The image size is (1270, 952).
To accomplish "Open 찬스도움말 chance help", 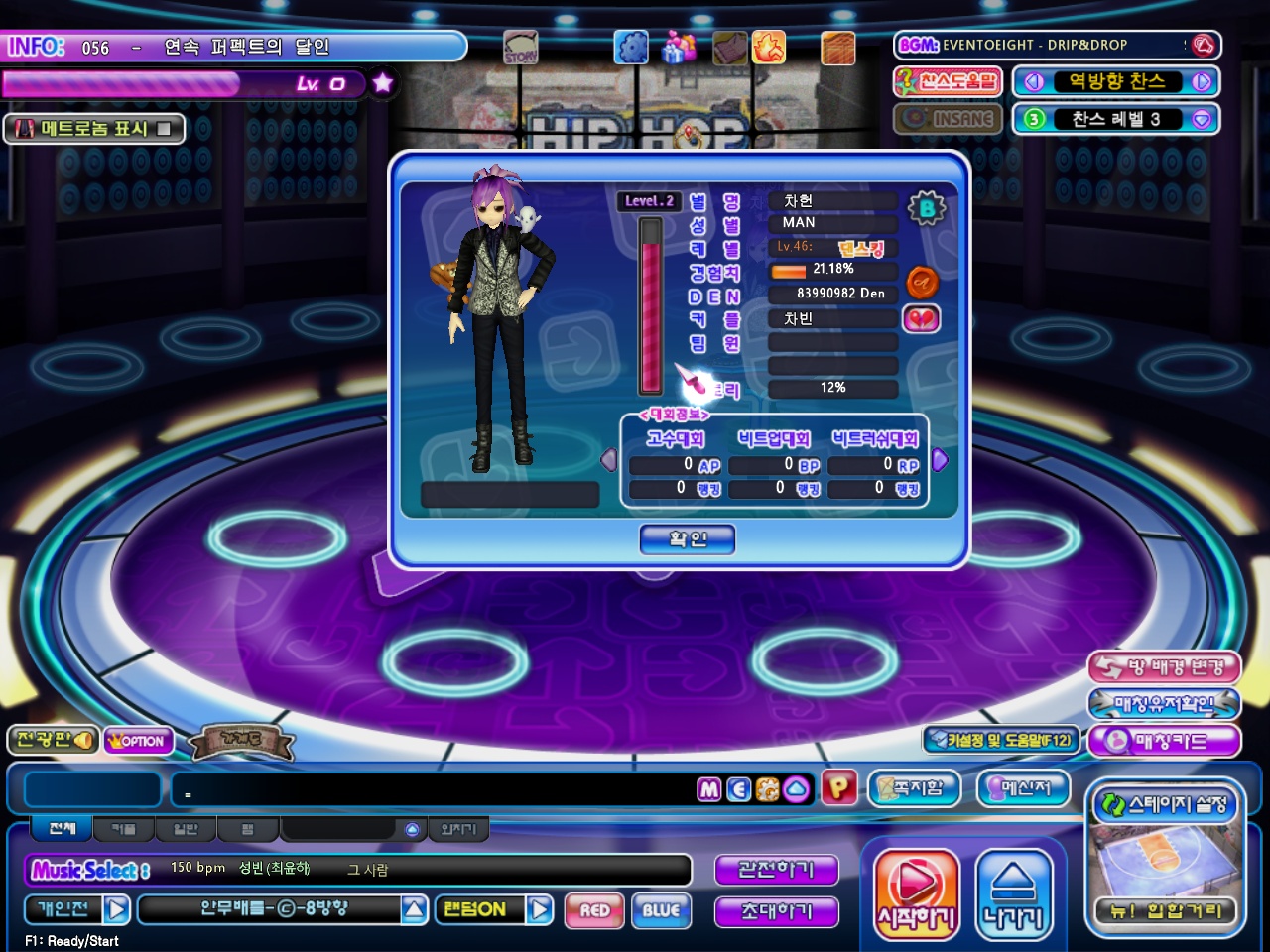I will tap(948, 81).
